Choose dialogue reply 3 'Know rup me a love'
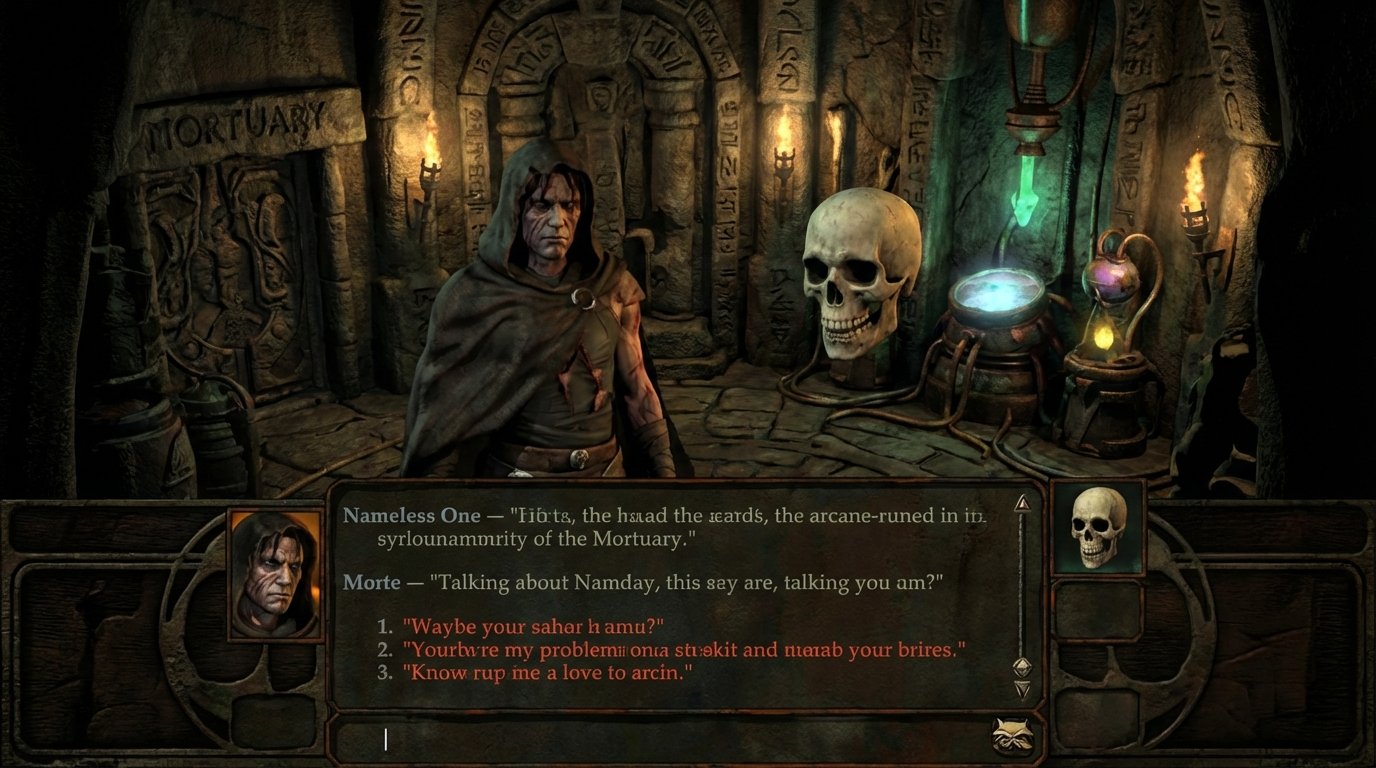 pyautogui.click(x=520, y=673)
